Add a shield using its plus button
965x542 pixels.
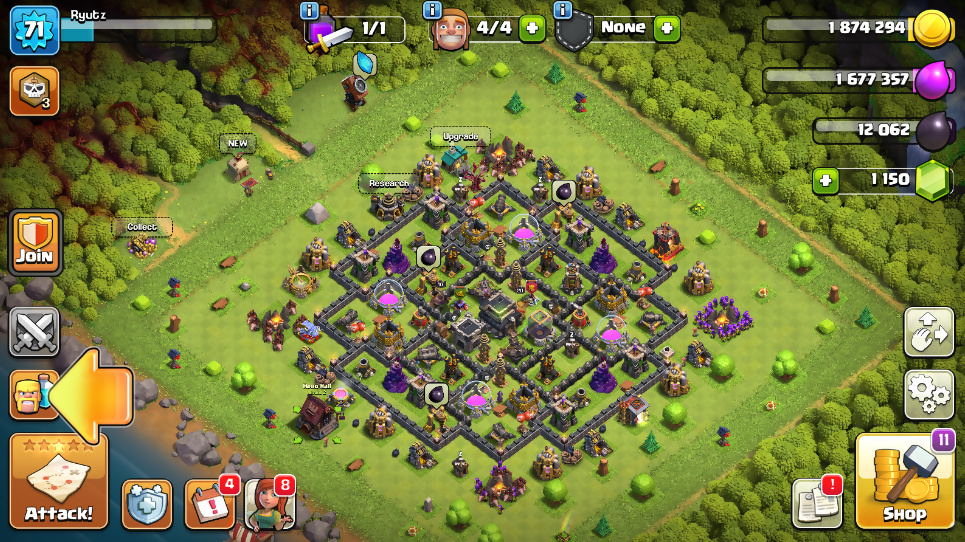[666, 28]
